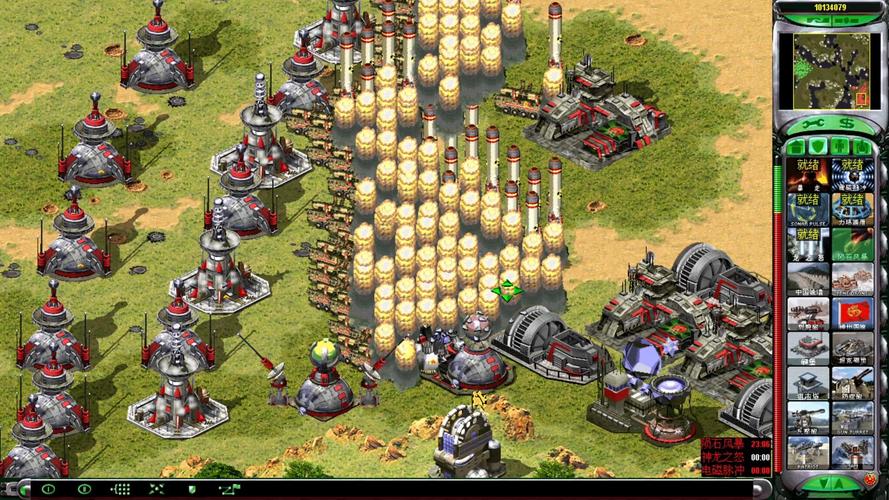
Task: Select the flak cannon defense icon
Action: coord(851,383)
